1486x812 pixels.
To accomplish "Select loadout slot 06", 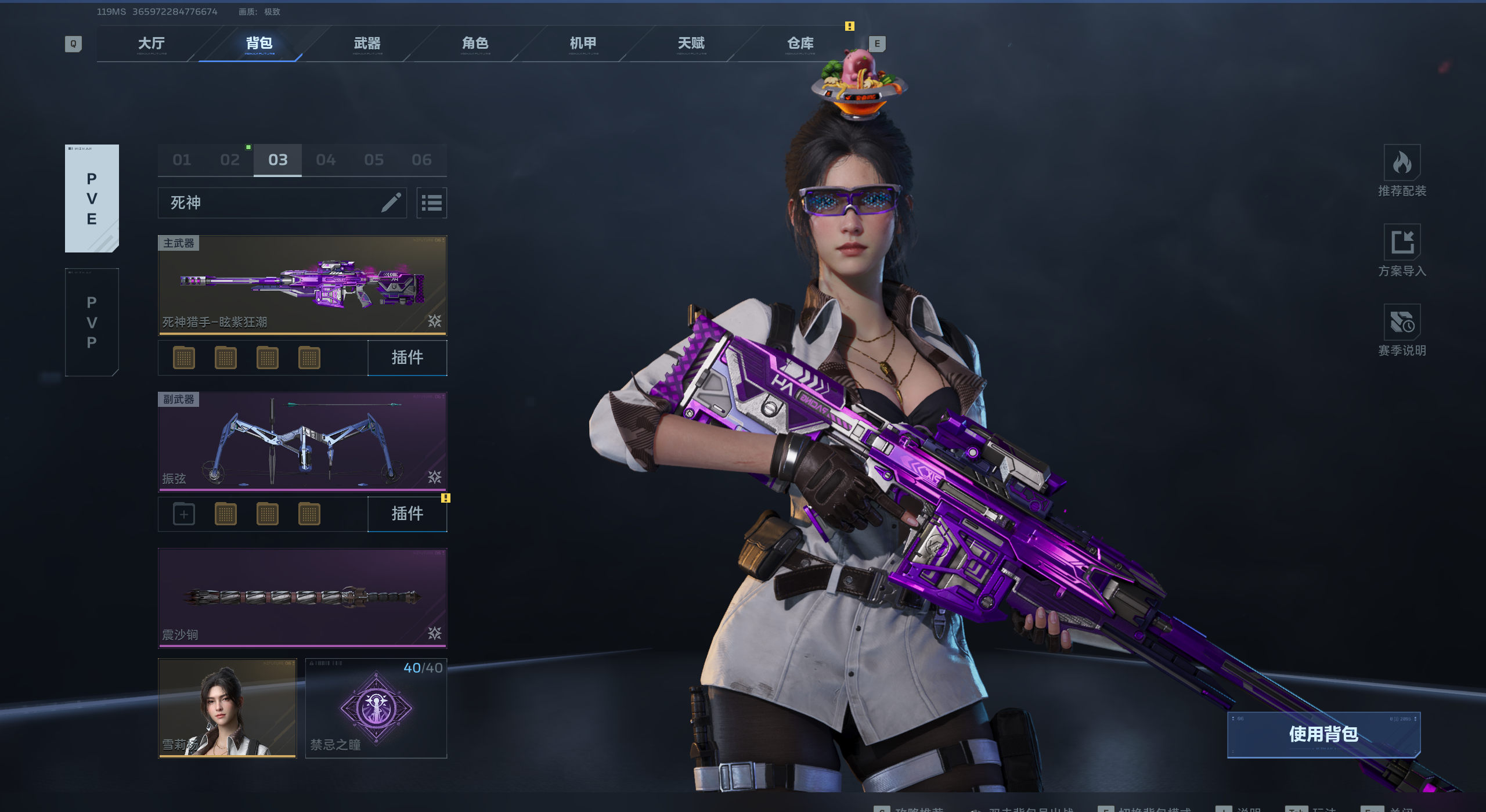I will pyautogui.click(x=422, y=160).
